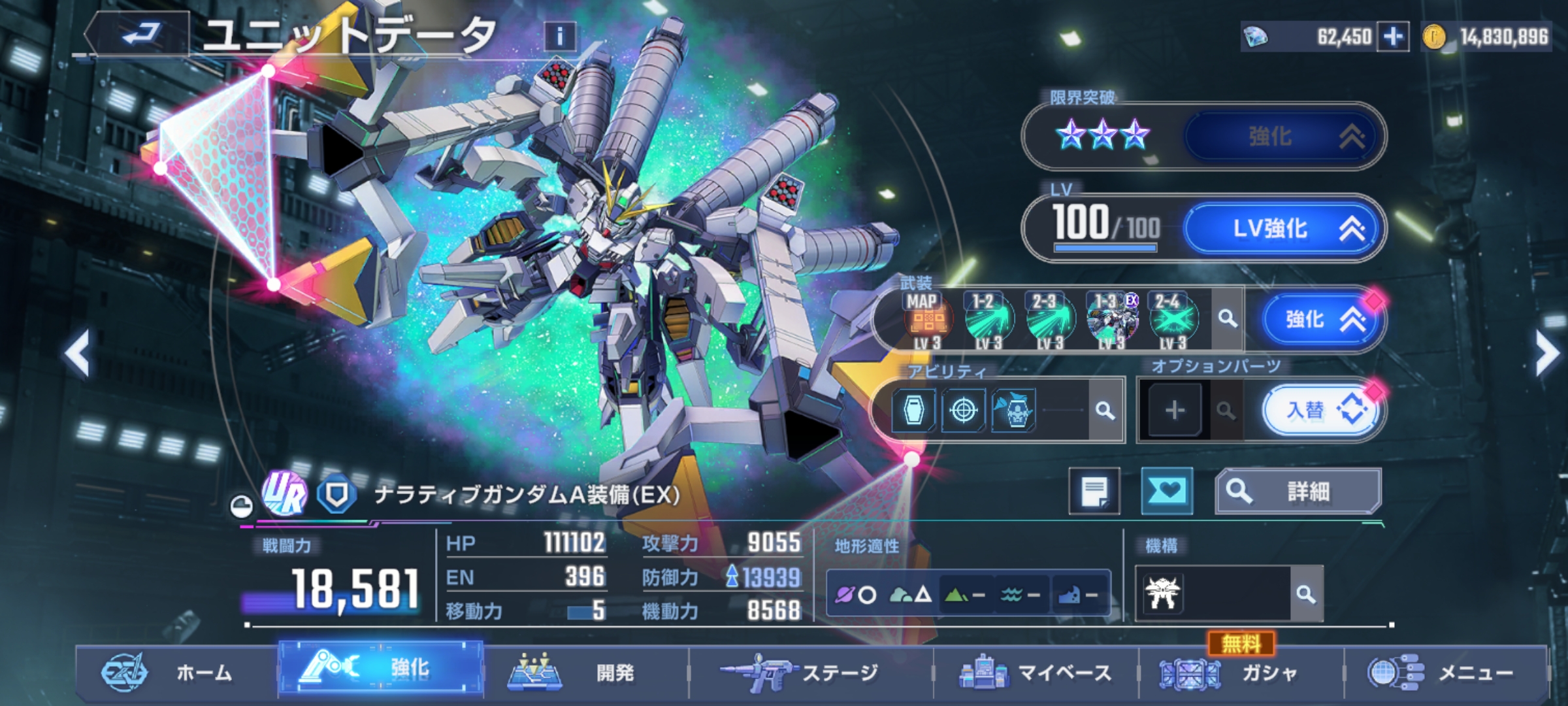The height and width of the screenshot is (706, 1568).
Task: Show the next unit with right arrow
Action: pyautogui.click(x=1547, y=353)
